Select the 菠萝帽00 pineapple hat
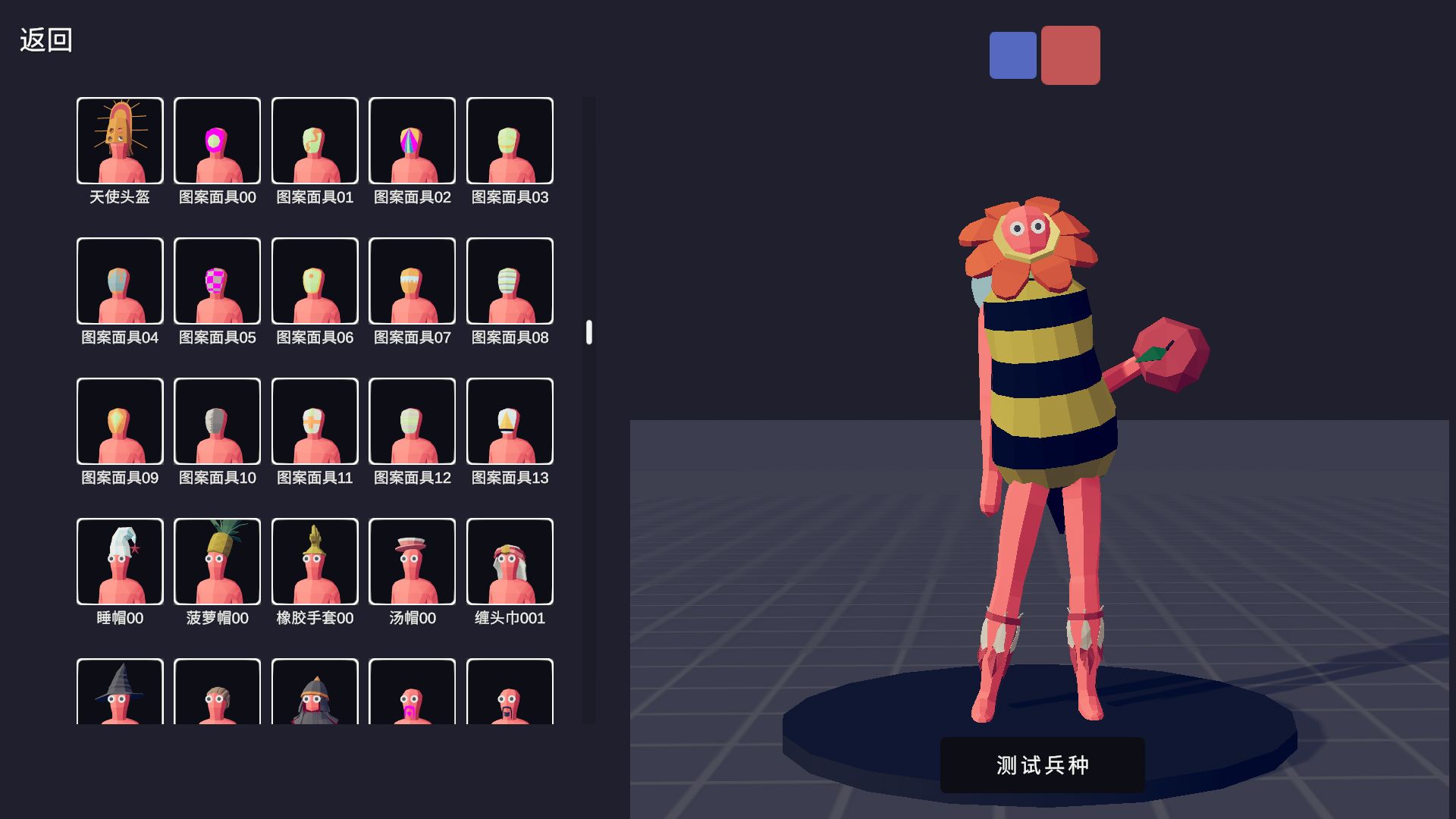This screenshot has height=819, width=1456. 217,561
